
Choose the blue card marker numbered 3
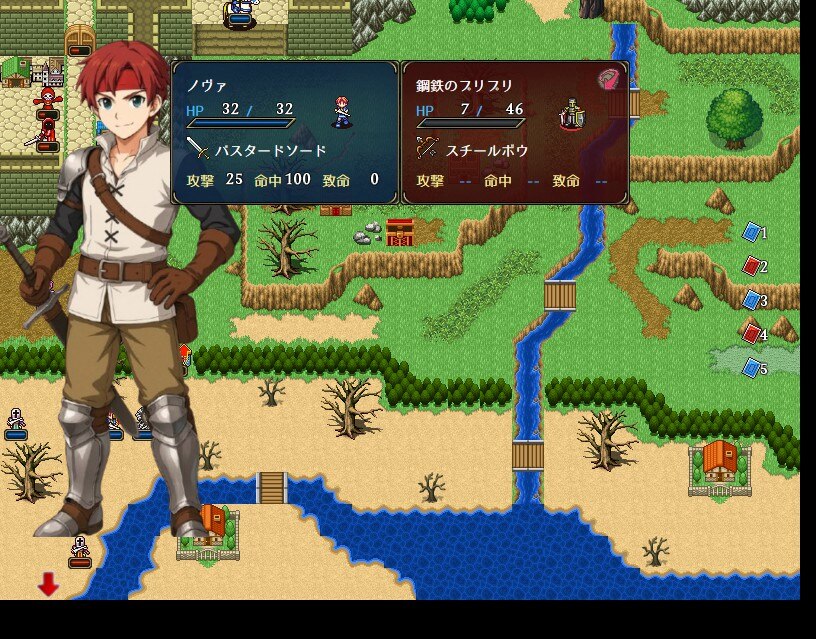[x=752, y=300]
